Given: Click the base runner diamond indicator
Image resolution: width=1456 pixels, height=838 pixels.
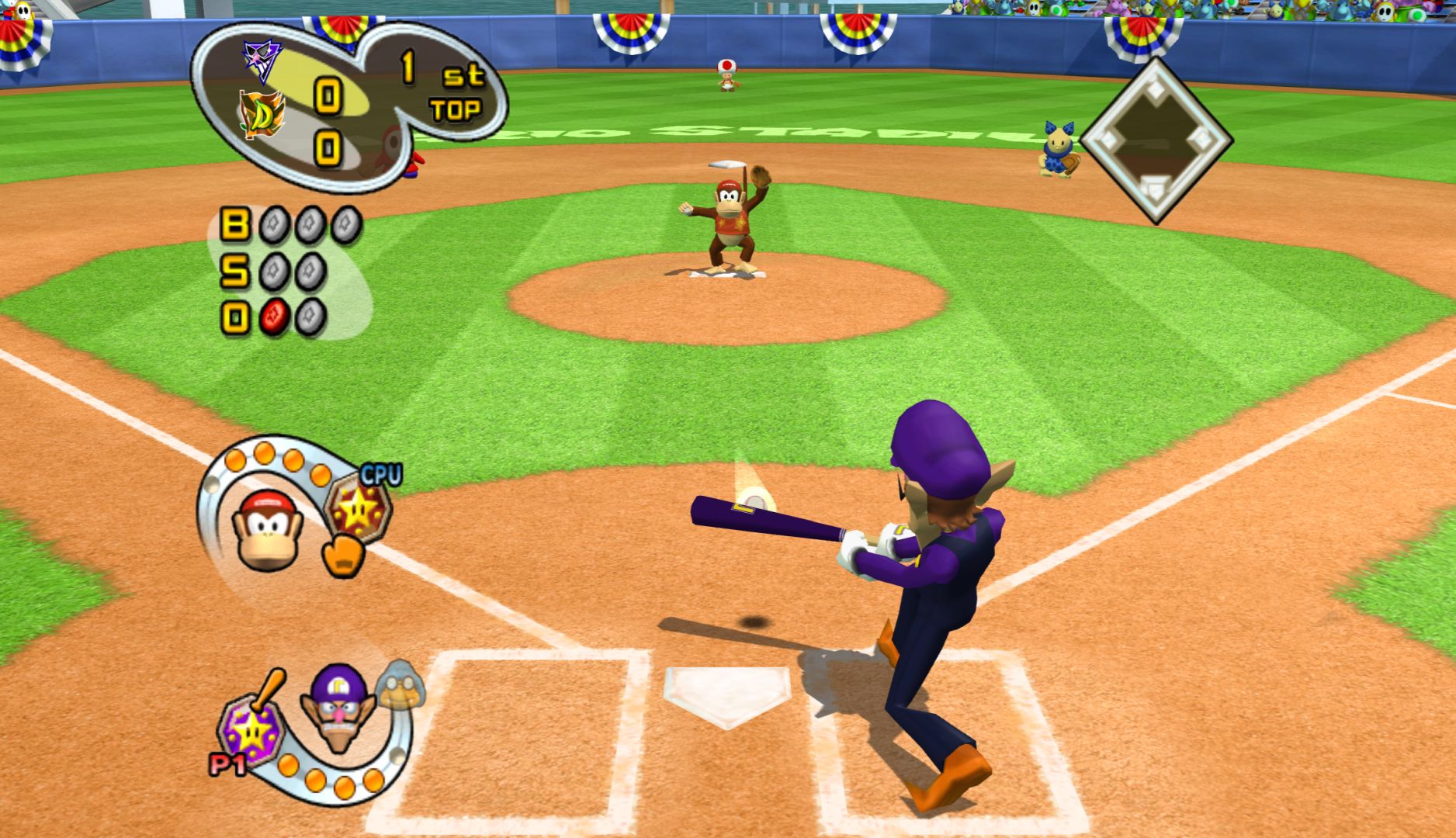Looking at the screenshot, I should pos(1156,140).
